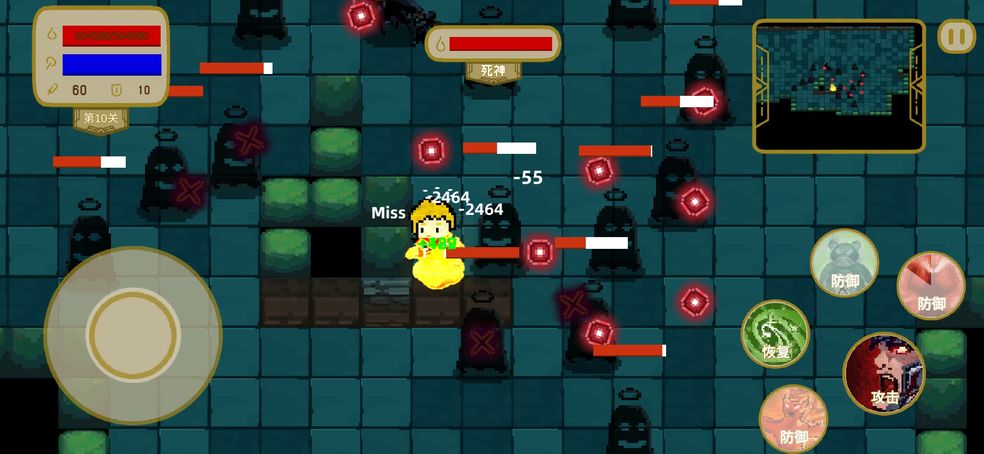Open the dungeon minimap
This screenshot has height=454, width=984.
tap(838, 85)
